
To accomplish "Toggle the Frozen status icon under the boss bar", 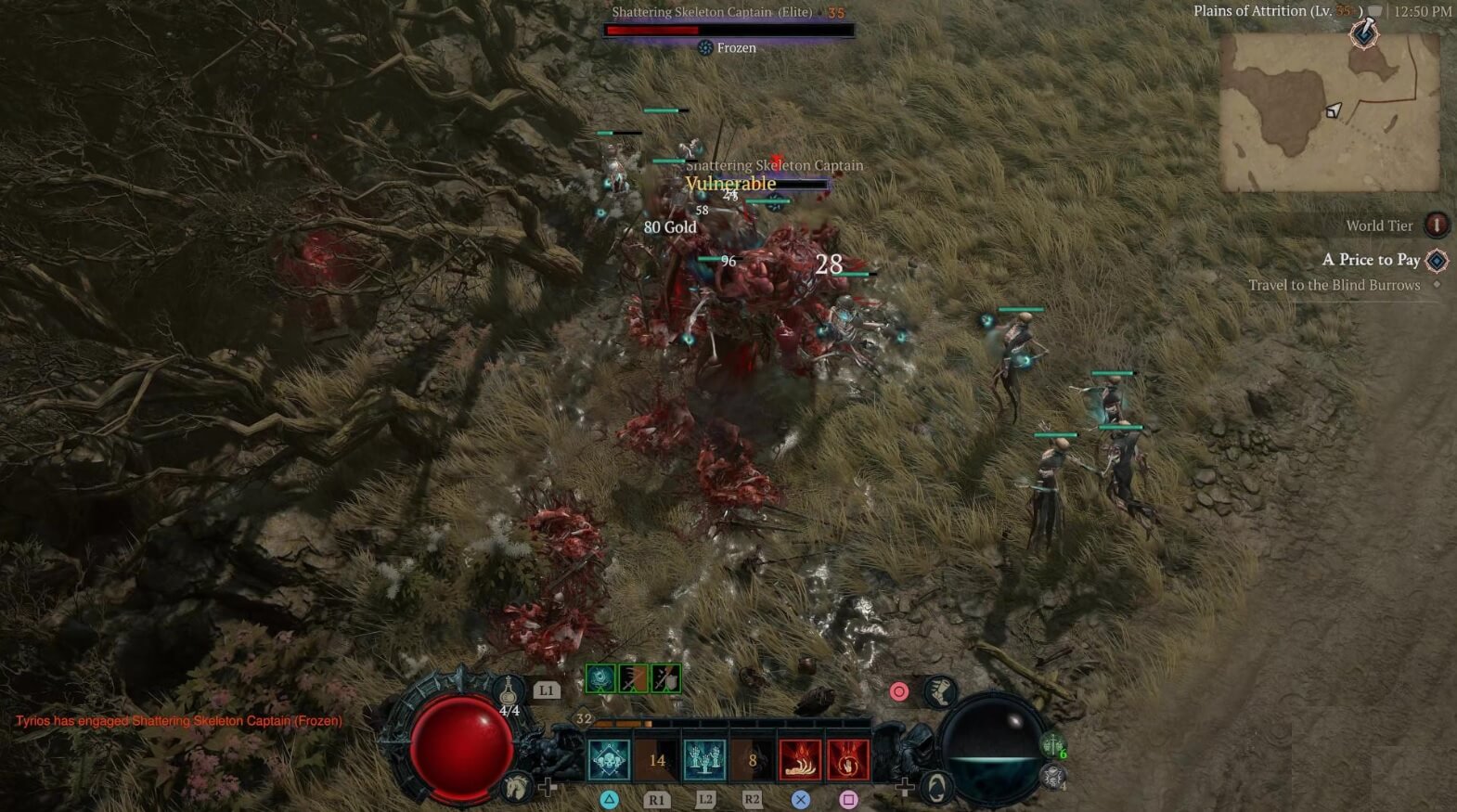I will [703, 47].
